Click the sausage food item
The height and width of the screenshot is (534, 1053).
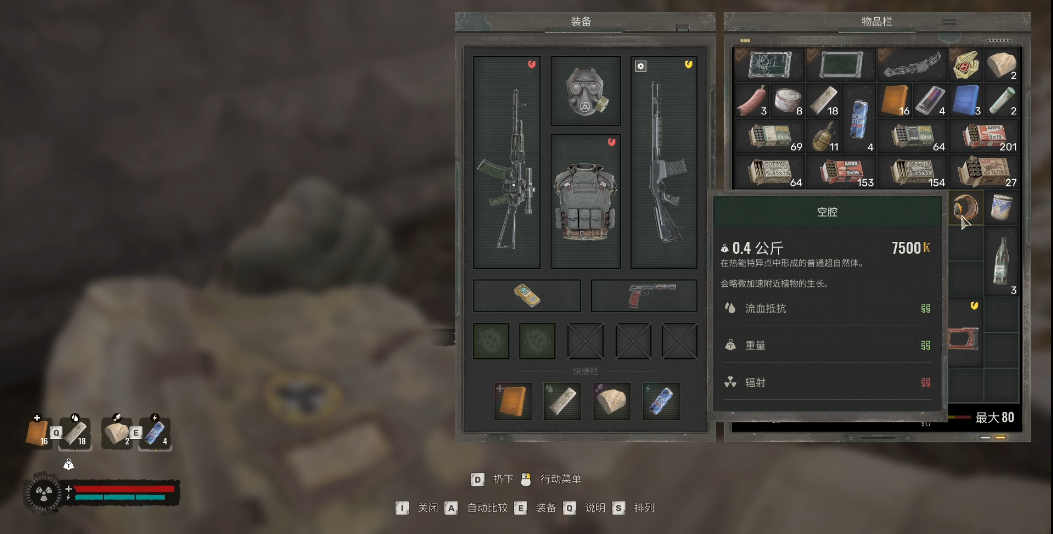click(751, 101)
